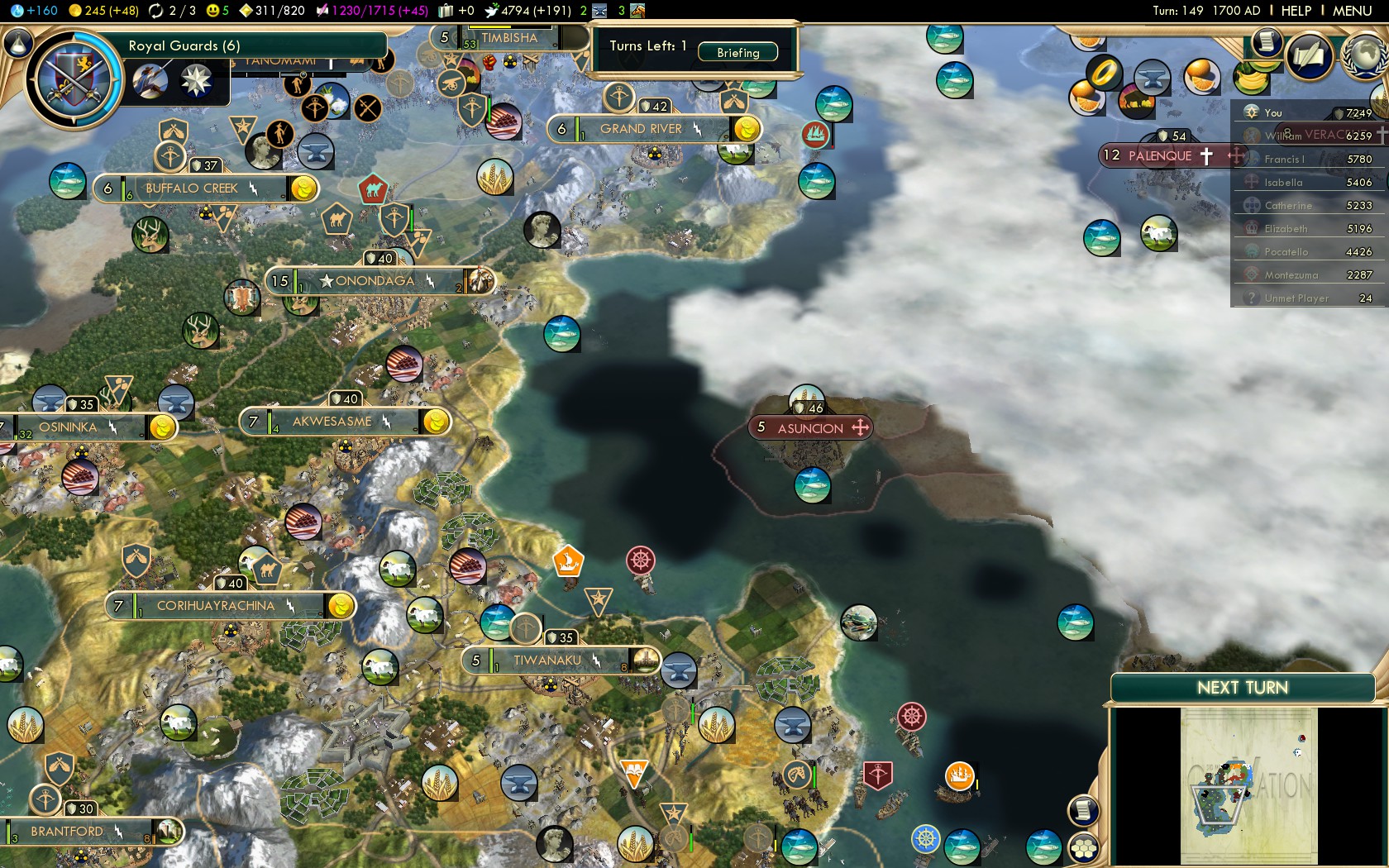
Task: Toggle the science flask panel button
Action: (18, 43)
